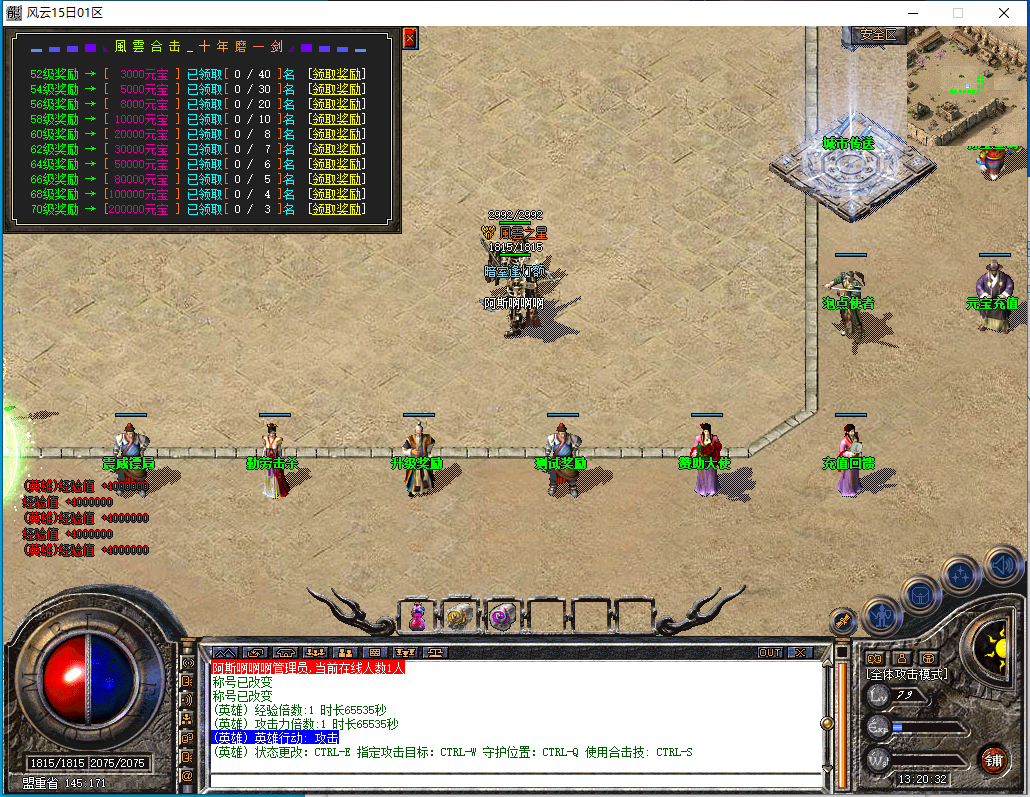Close the 风云15日01区 game window
Viewport: 1030px width, 797px height.
pos(1004,13)
